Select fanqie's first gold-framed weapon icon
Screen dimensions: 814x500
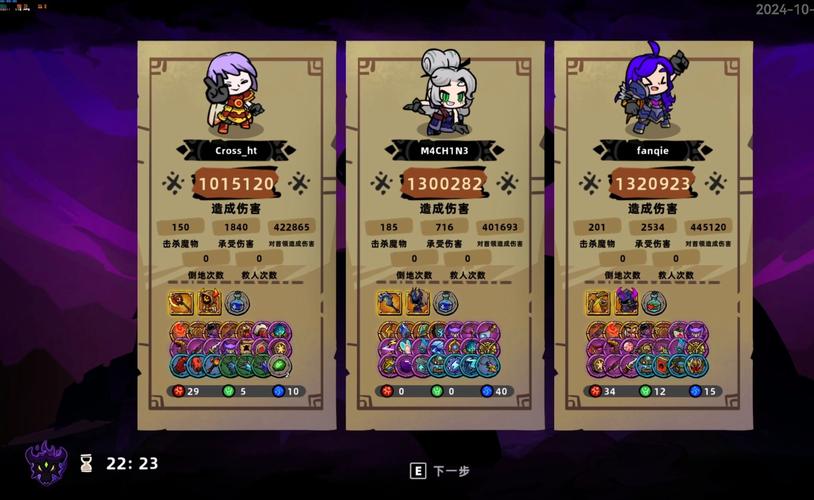[598, 302]
